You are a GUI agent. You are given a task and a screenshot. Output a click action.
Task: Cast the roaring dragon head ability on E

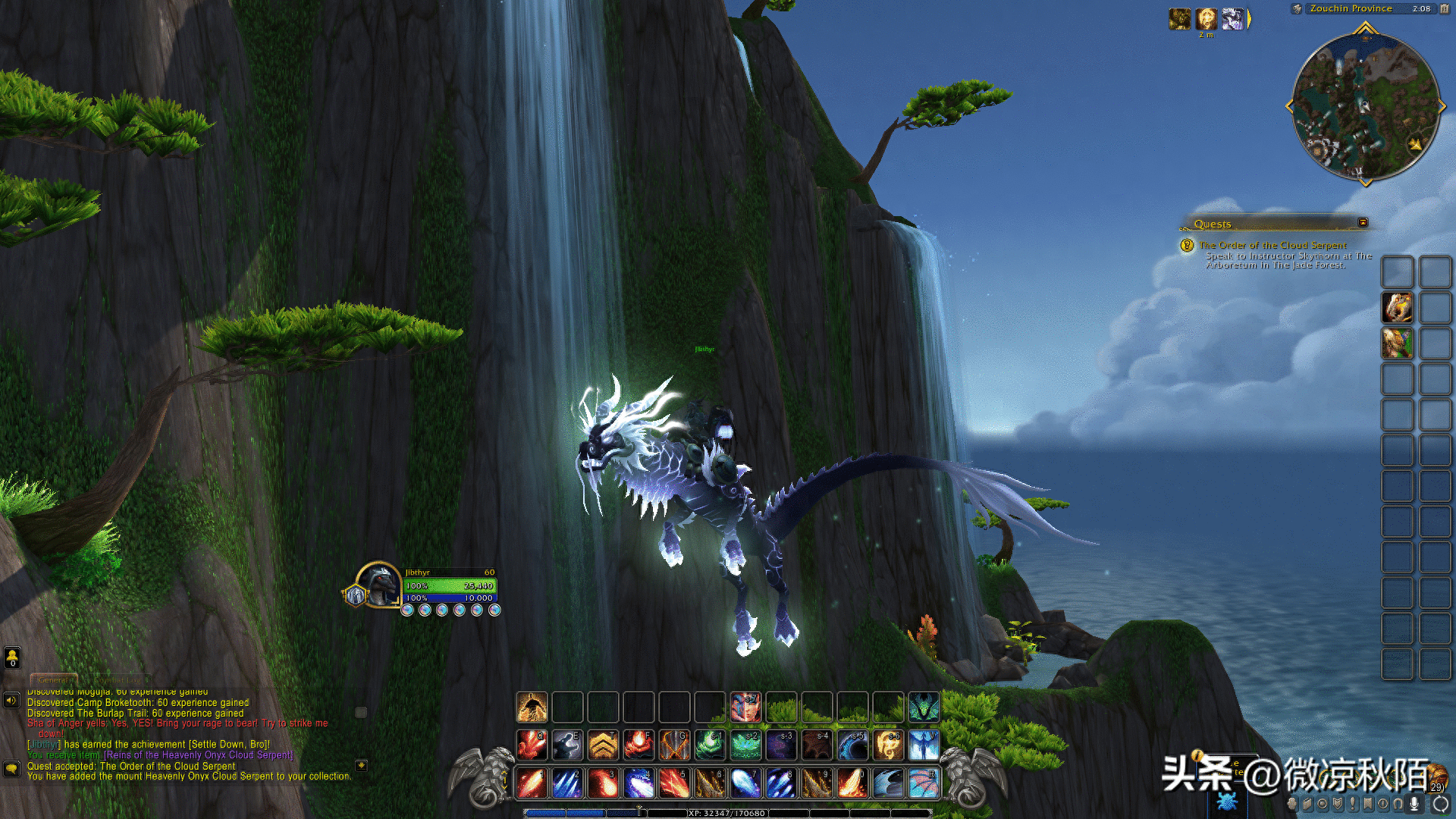pyautogui.click(x=567, y=745)
